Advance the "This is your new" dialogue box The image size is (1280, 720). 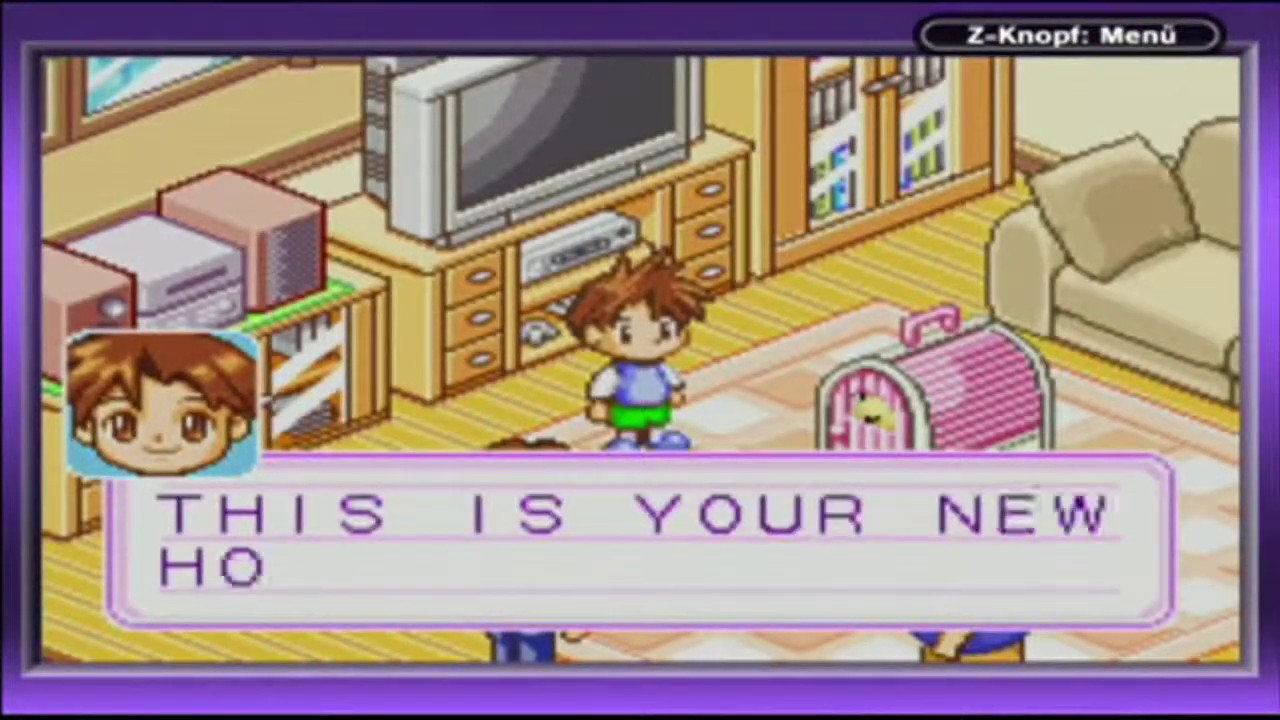(x=640, y=542)
